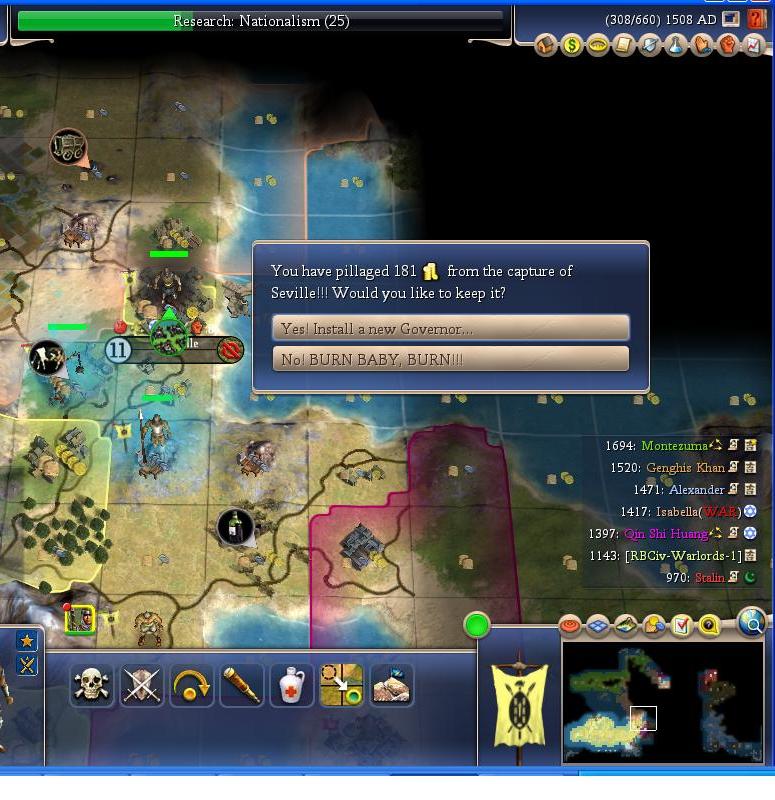
Task: Open the Civilopedia red question-mark book
Action: pyautogui.click(x=757, y=20)
